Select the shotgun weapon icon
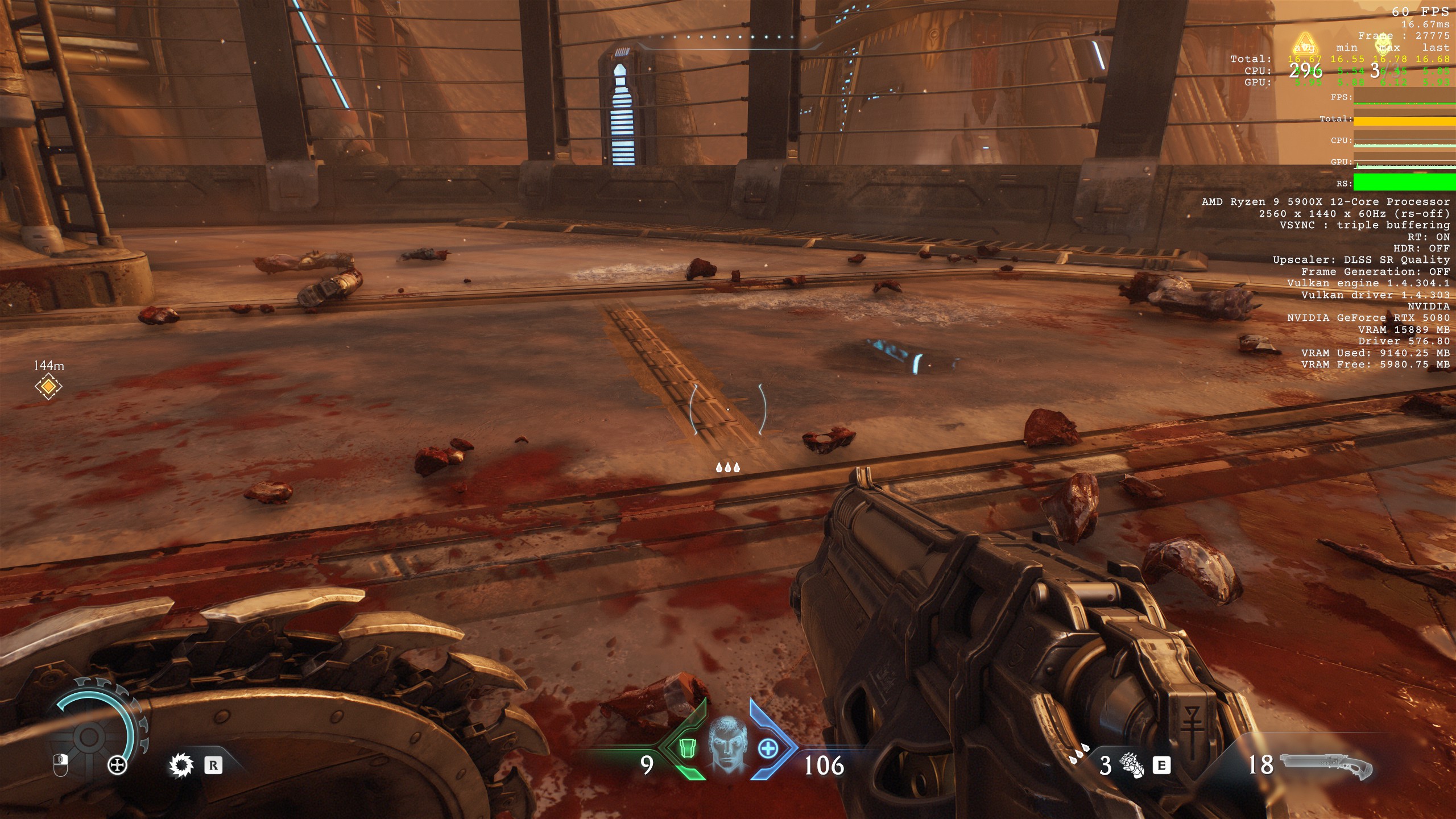The width and height of the screenshot is (1456, 819). pos(1325,766)
